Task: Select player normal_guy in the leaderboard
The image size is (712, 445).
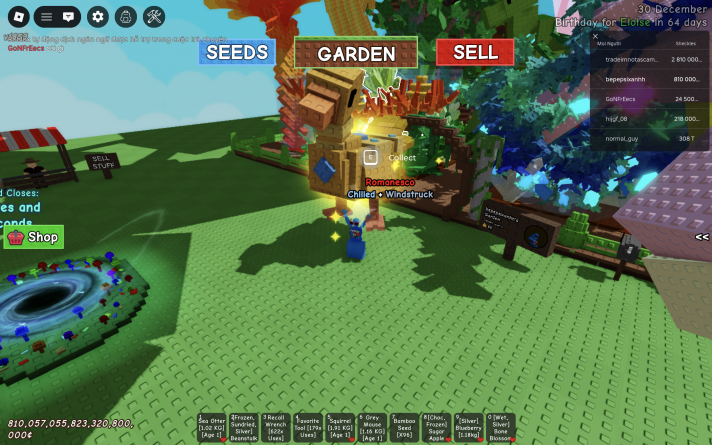Action: pyautogui.click(x=621, y=139)
